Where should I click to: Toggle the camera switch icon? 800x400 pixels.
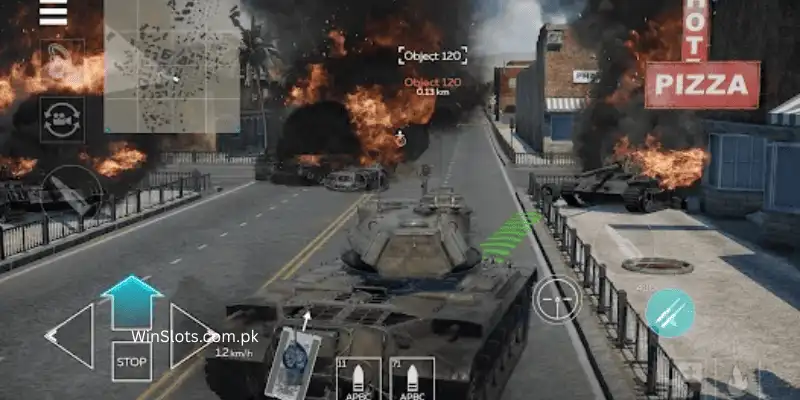[x=62, y=119]
